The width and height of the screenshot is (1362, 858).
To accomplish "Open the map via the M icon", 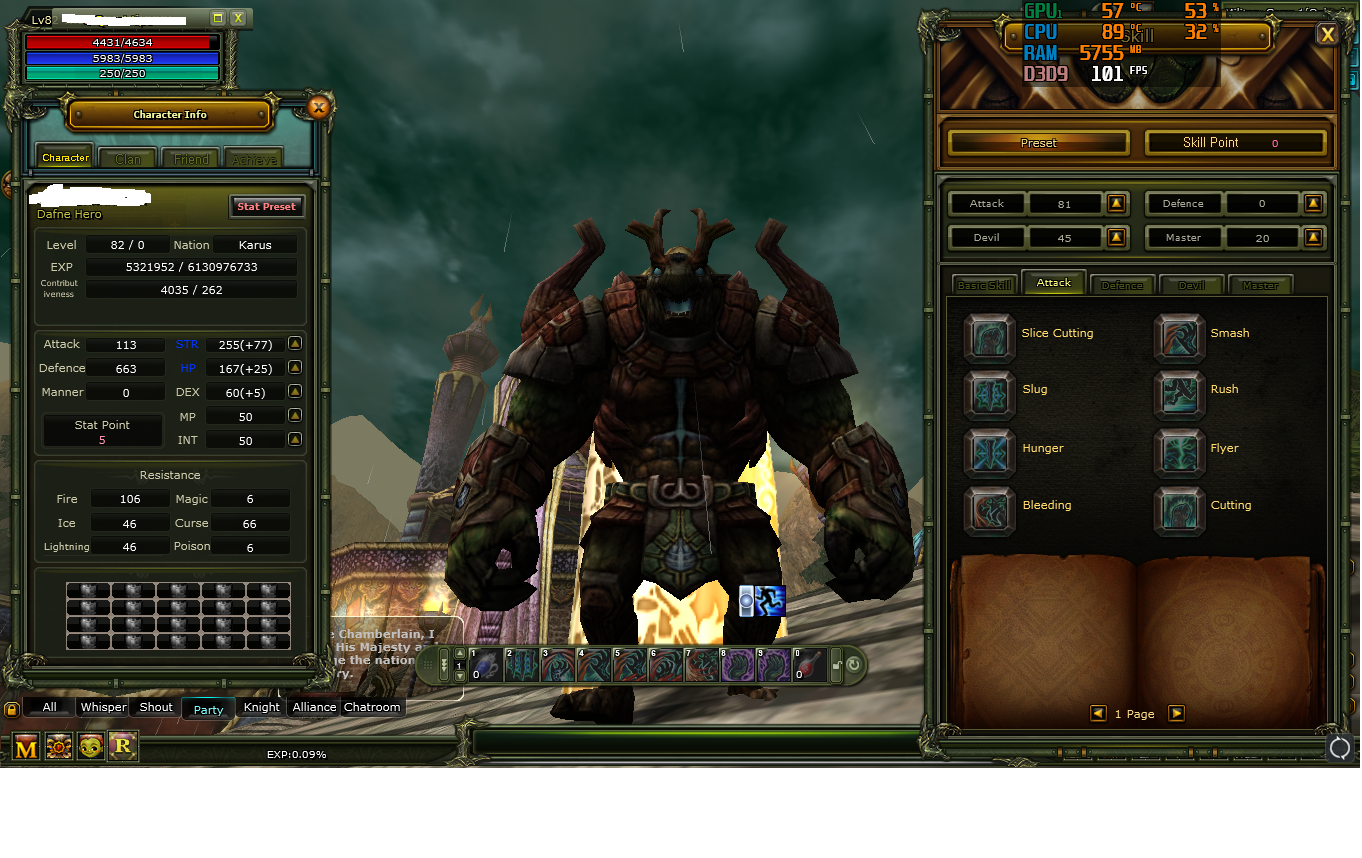I will click(27, 746).
